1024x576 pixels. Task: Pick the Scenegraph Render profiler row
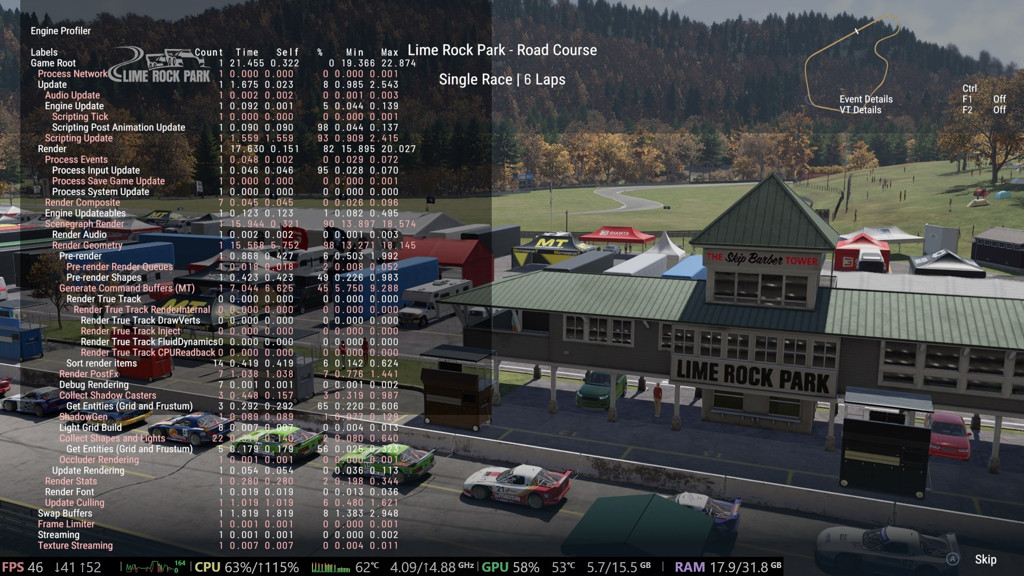point(84,224)
